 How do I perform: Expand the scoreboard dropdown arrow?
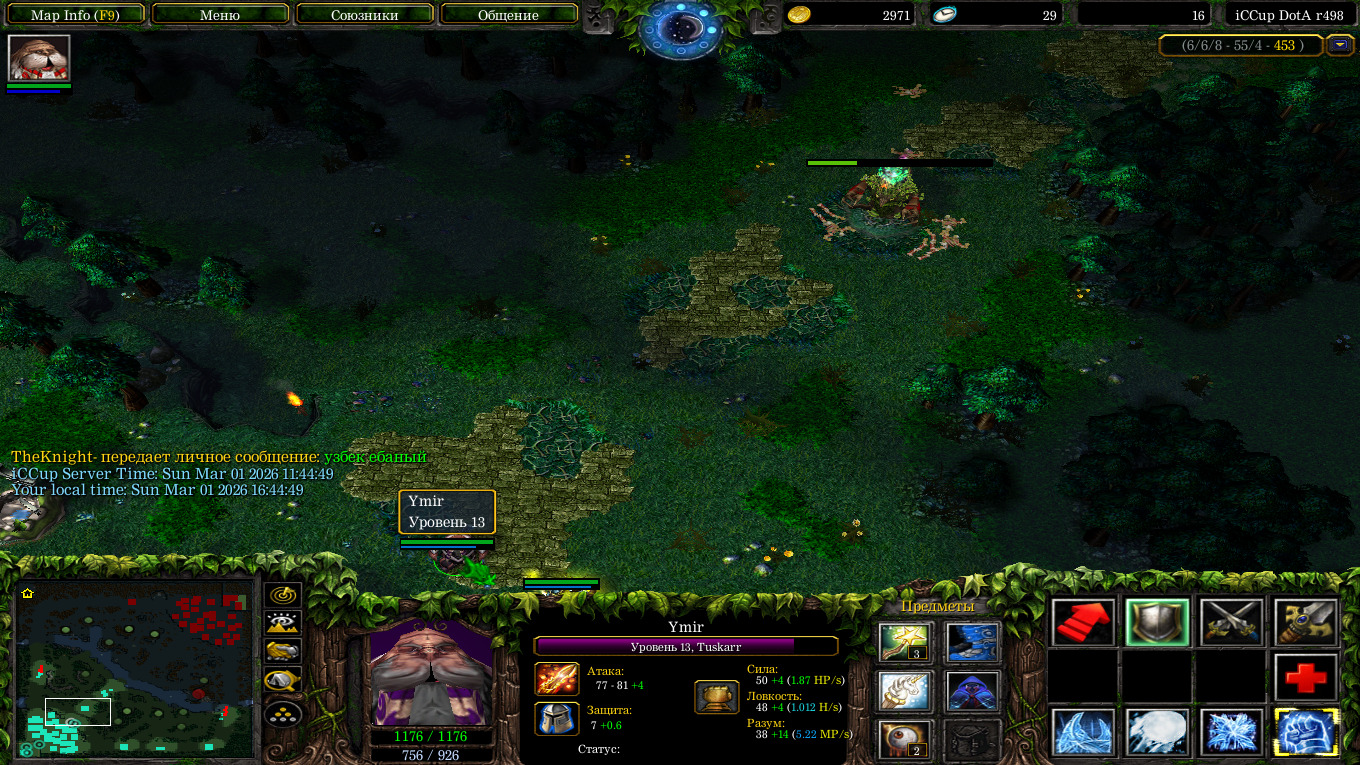1339,45
